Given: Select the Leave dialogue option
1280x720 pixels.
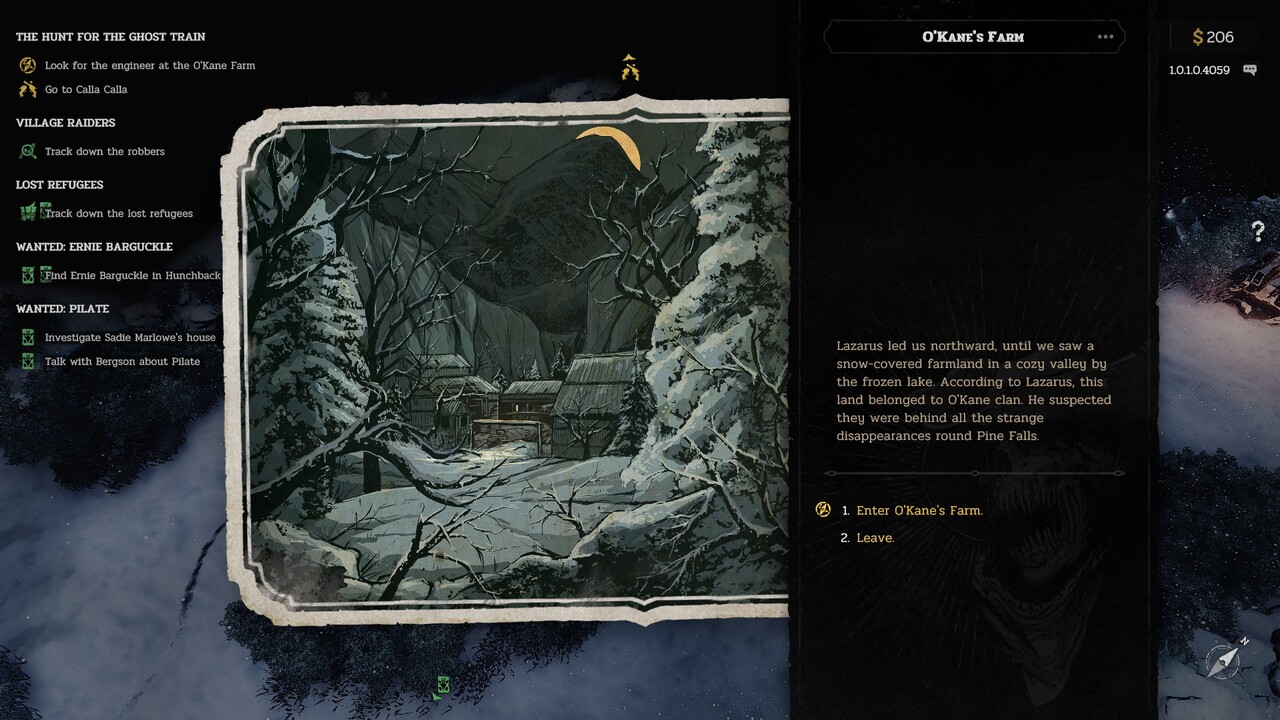Looking at the screenshot, I should click(x=875, y=538).
